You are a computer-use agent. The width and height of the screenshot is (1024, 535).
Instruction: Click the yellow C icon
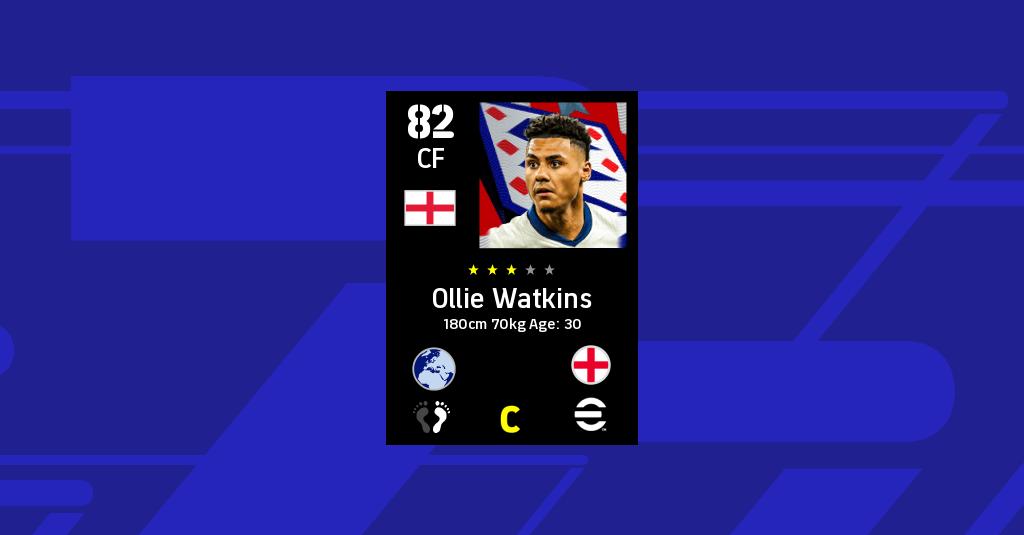click(510, 420)
